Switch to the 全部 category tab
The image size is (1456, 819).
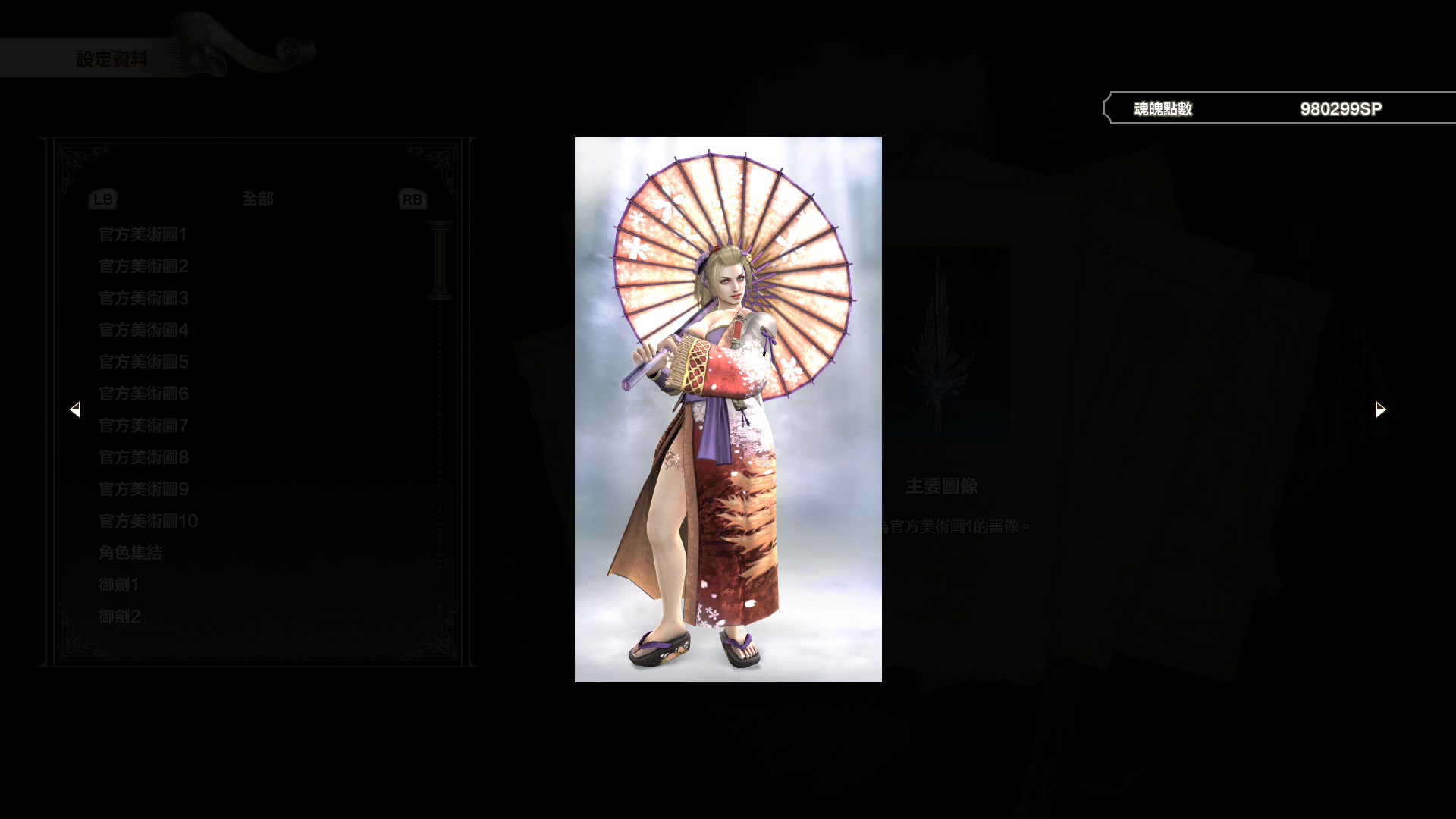point(258,199)
